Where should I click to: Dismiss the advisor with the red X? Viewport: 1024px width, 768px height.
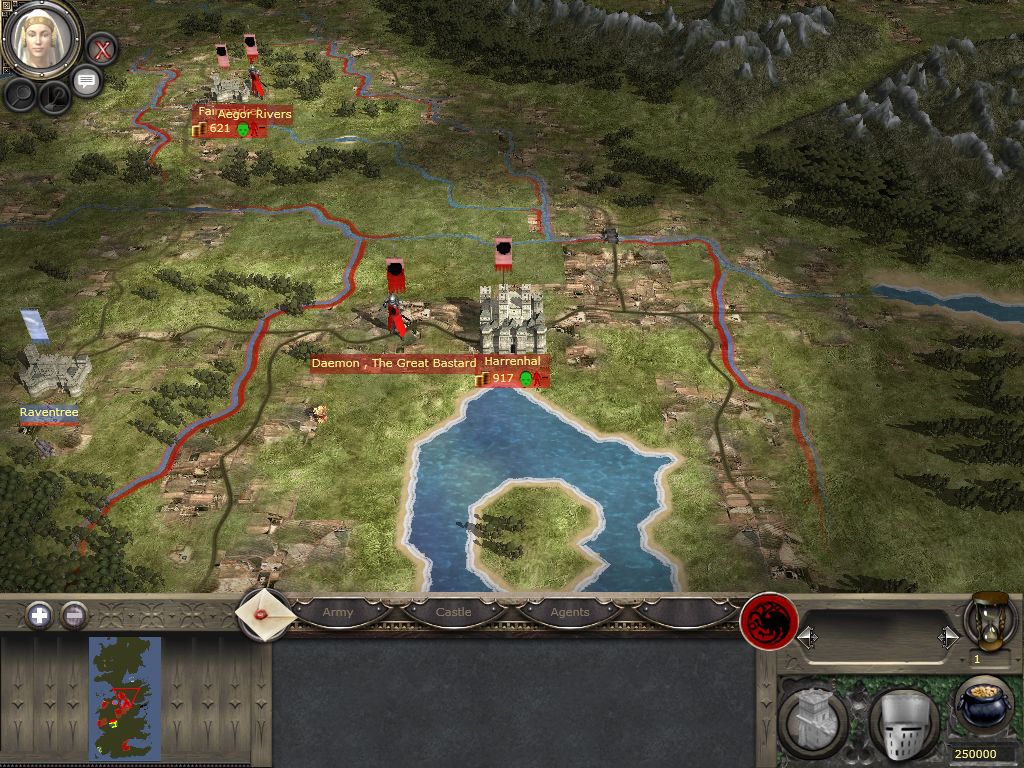point(101,48)
